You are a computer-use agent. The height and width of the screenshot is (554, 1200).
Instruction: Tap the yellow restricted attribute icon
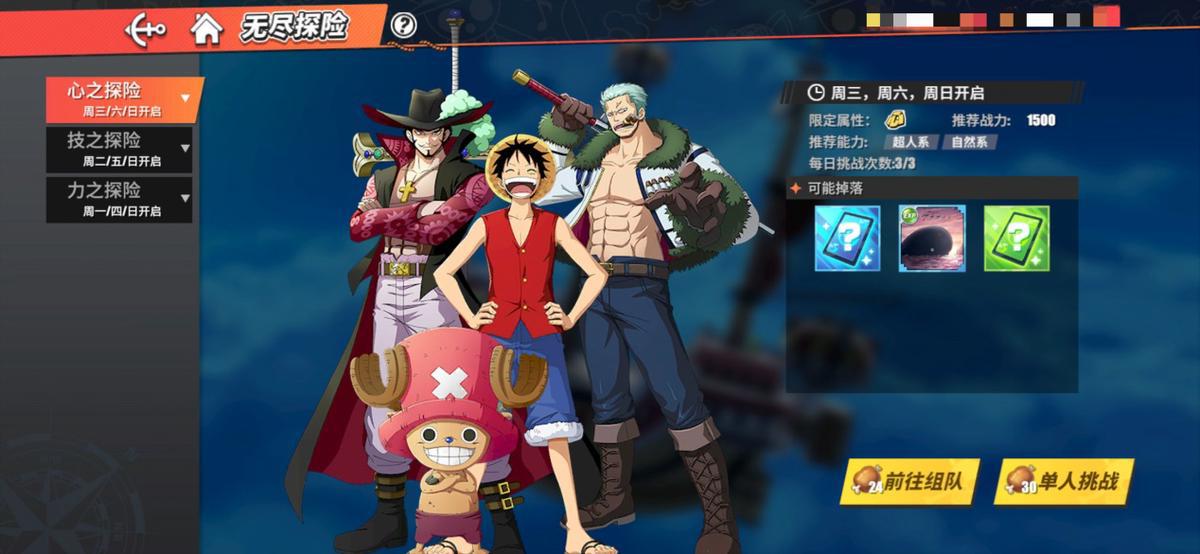tap(896, 120)
